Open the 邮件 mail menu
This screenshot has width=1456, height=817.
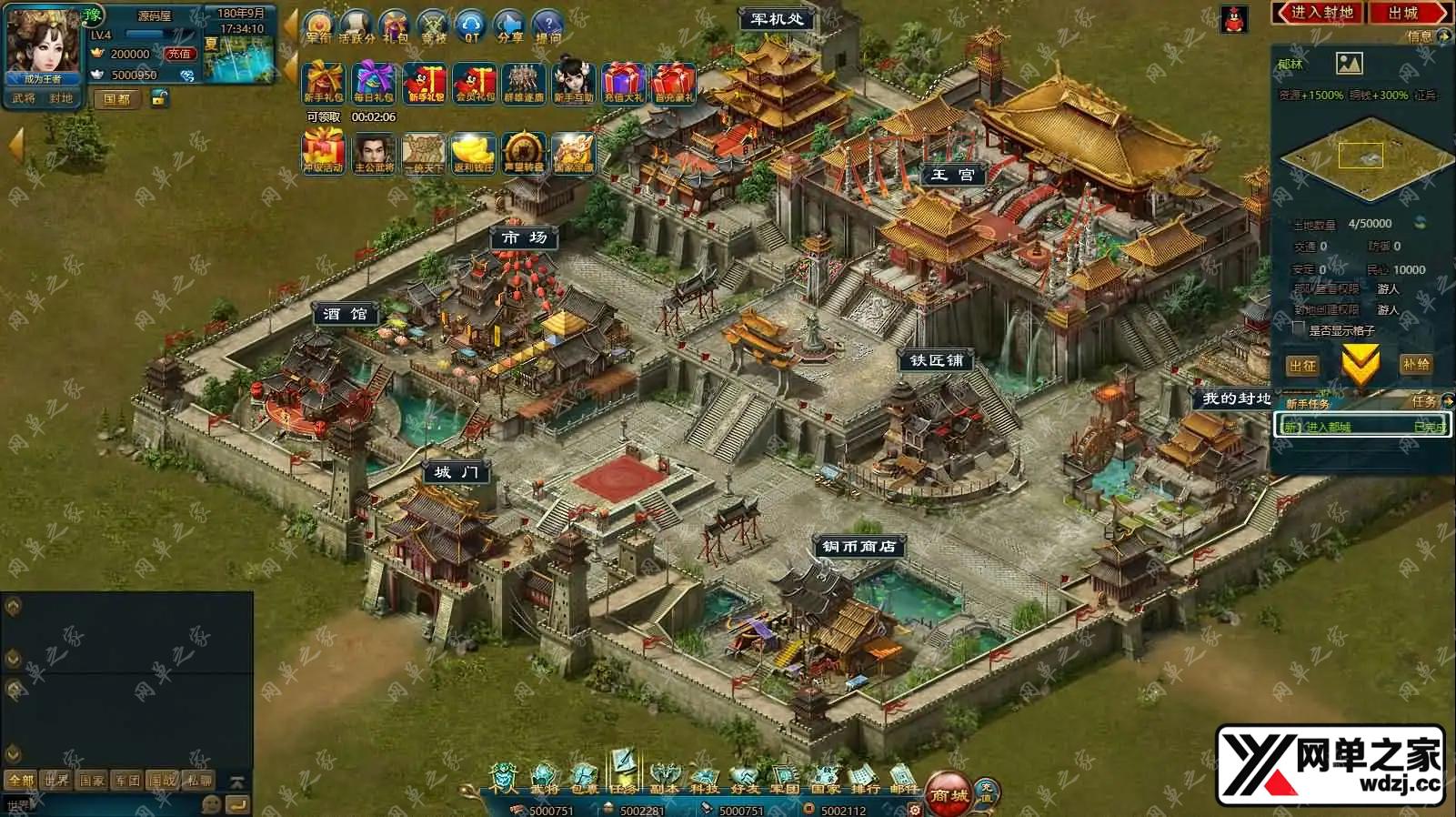(x=904, y=778)
